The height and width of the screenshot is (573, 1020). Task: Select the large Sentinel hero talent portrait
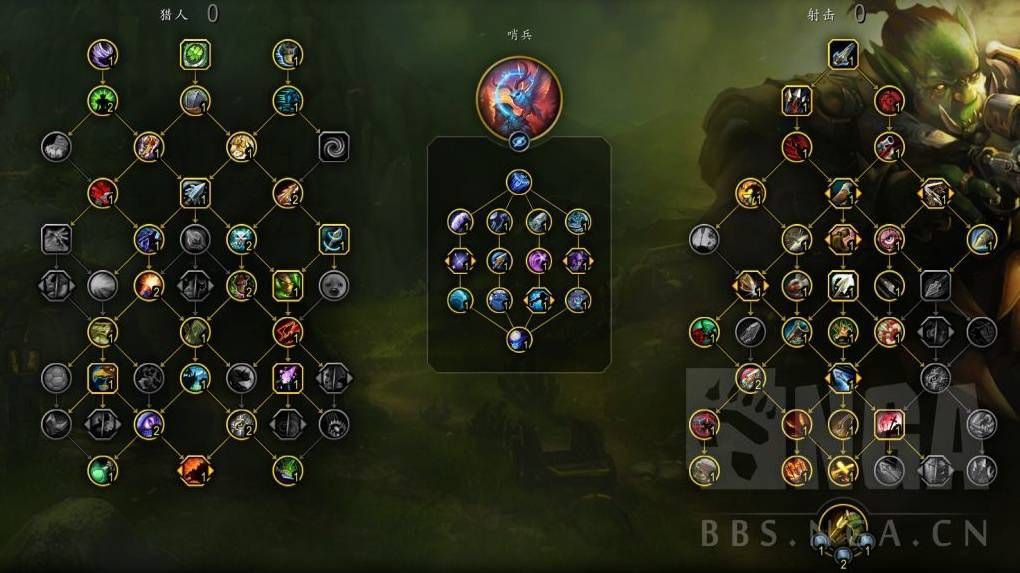(519, 98)
